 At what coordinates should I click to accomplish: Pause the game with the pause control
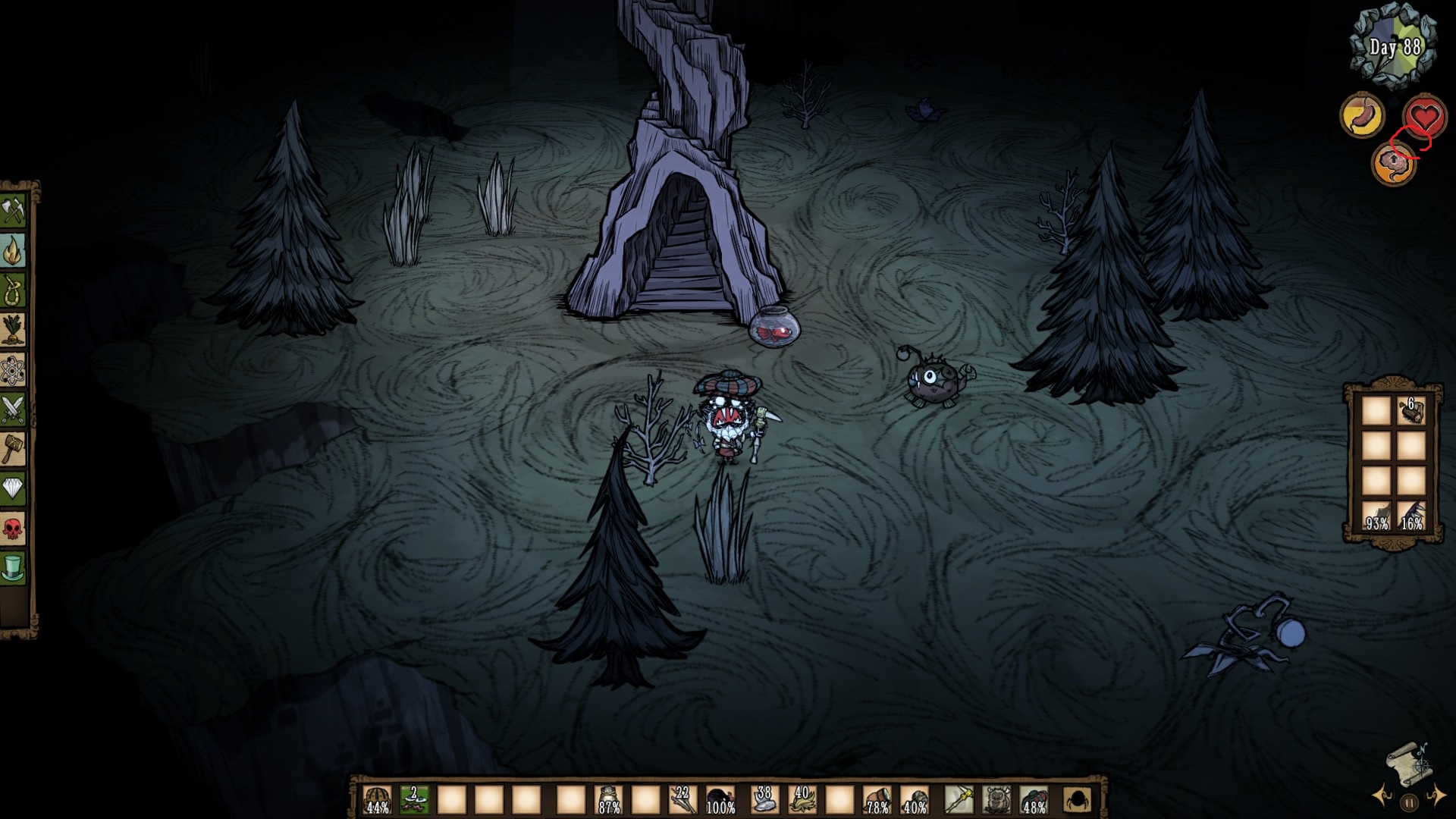tap(1408, 802)
